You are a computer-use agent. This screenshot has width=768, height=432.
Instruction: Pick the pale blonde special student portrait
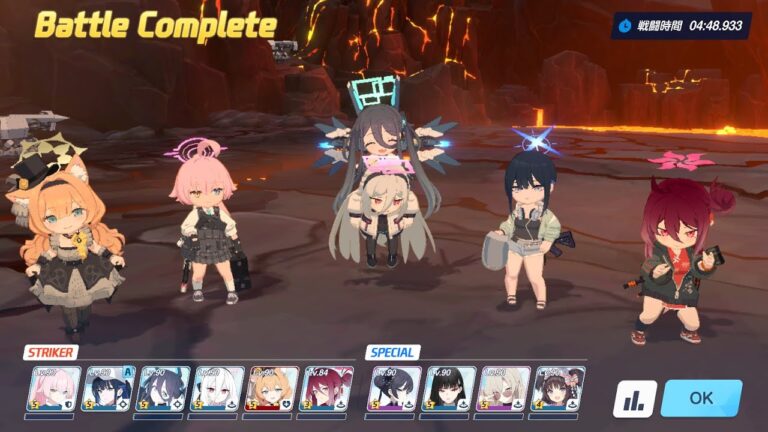tap(504, 388)
